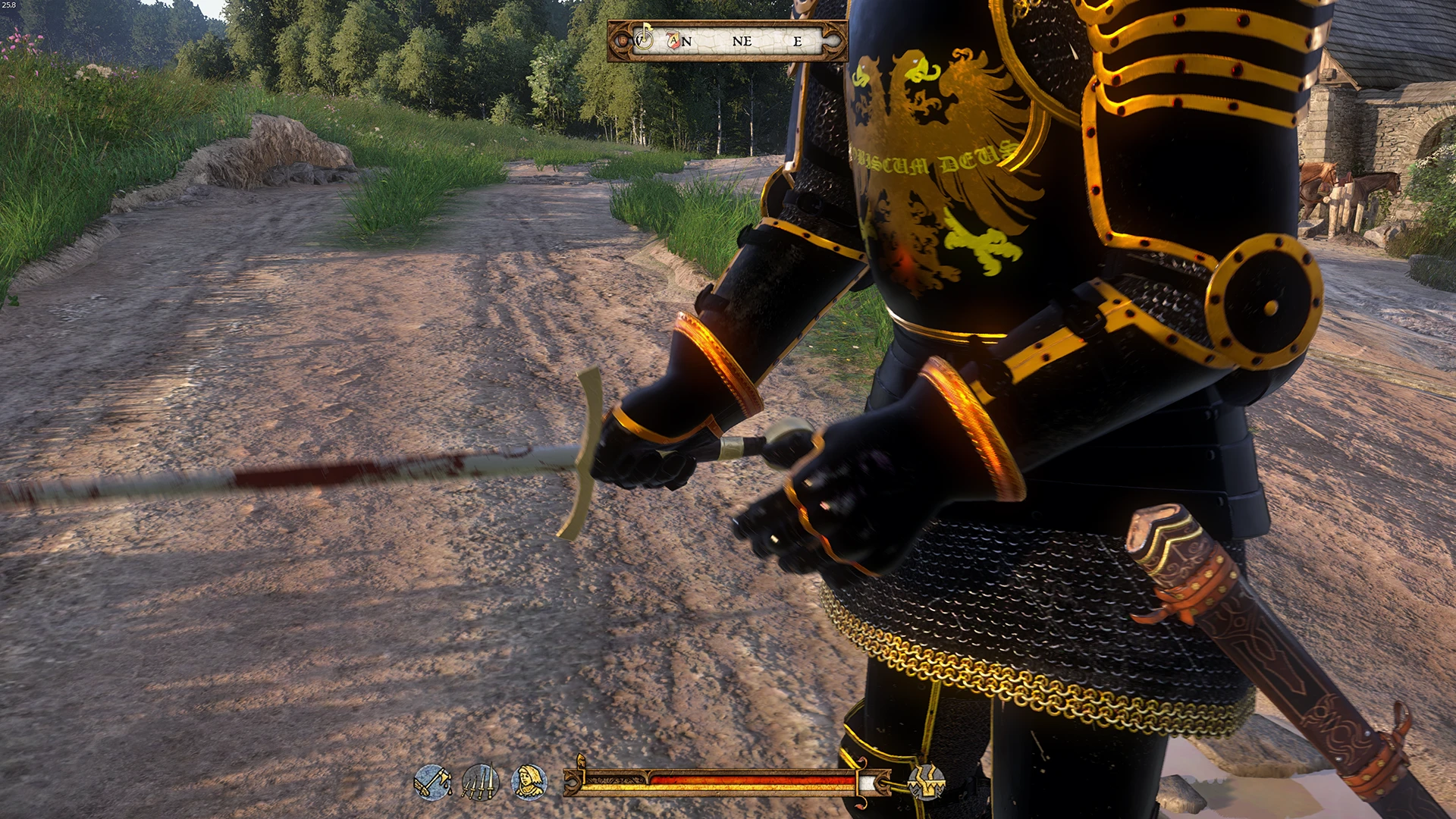This screenshot has height=819, width=1456.
Task: Click the white stamina segment of the status bar
Action: coord(868,781)
